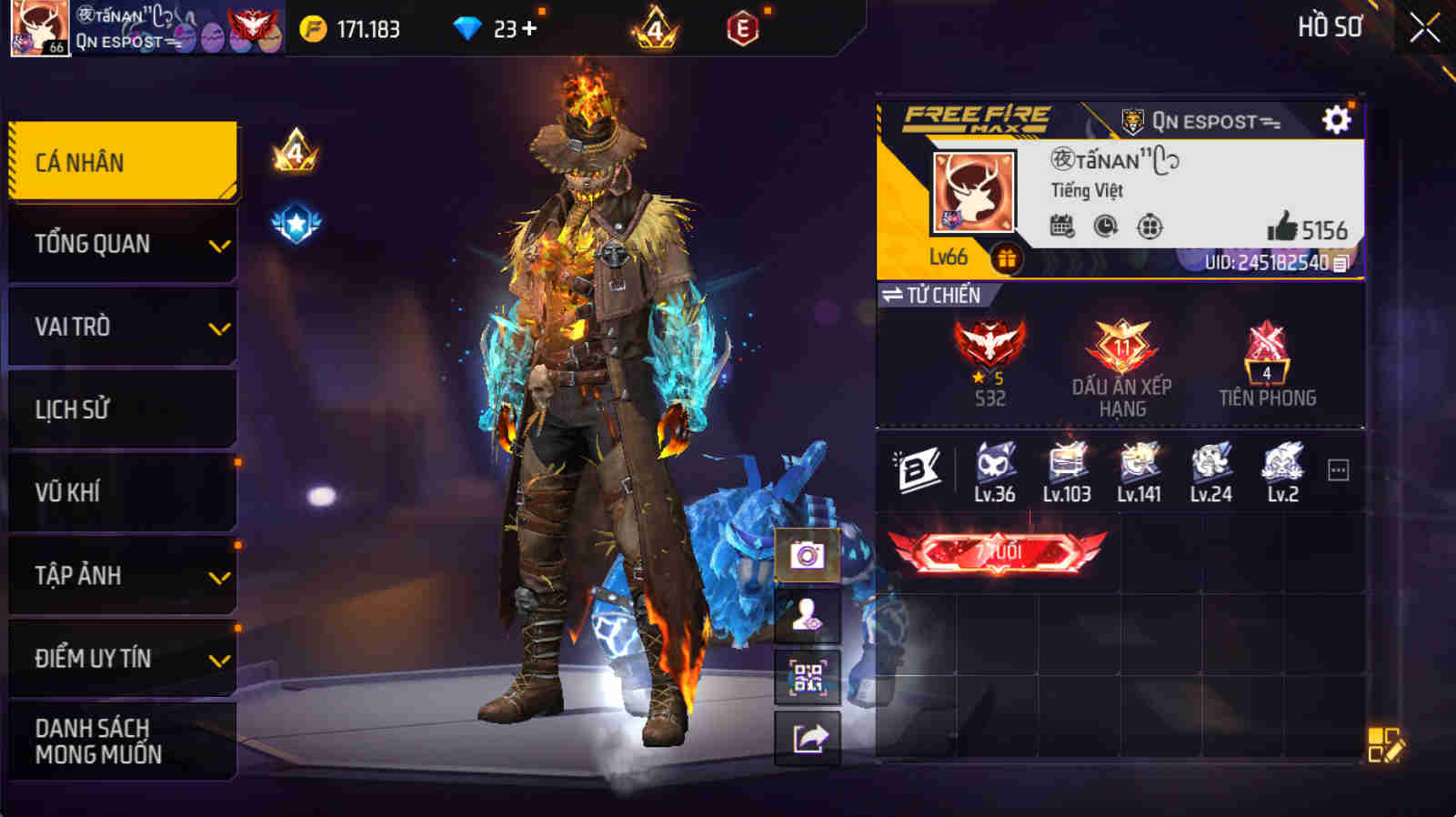The width and height of the screenshot is (1456, 817).
Task: Select the play-time clock icon
Action: tap(1103, 226)
